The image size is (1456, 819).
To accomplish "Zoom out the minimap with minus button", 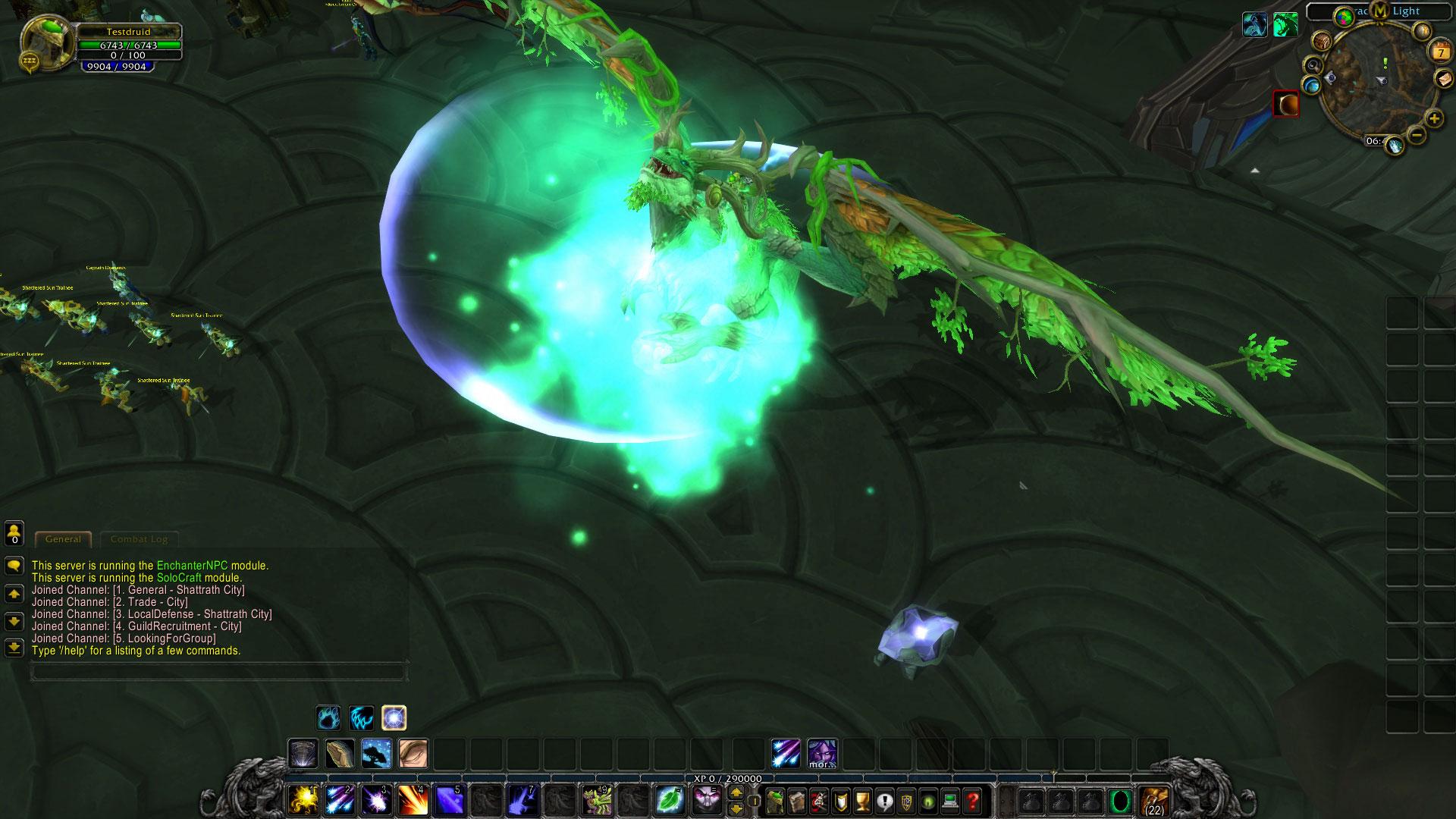I will (1417, 135).
